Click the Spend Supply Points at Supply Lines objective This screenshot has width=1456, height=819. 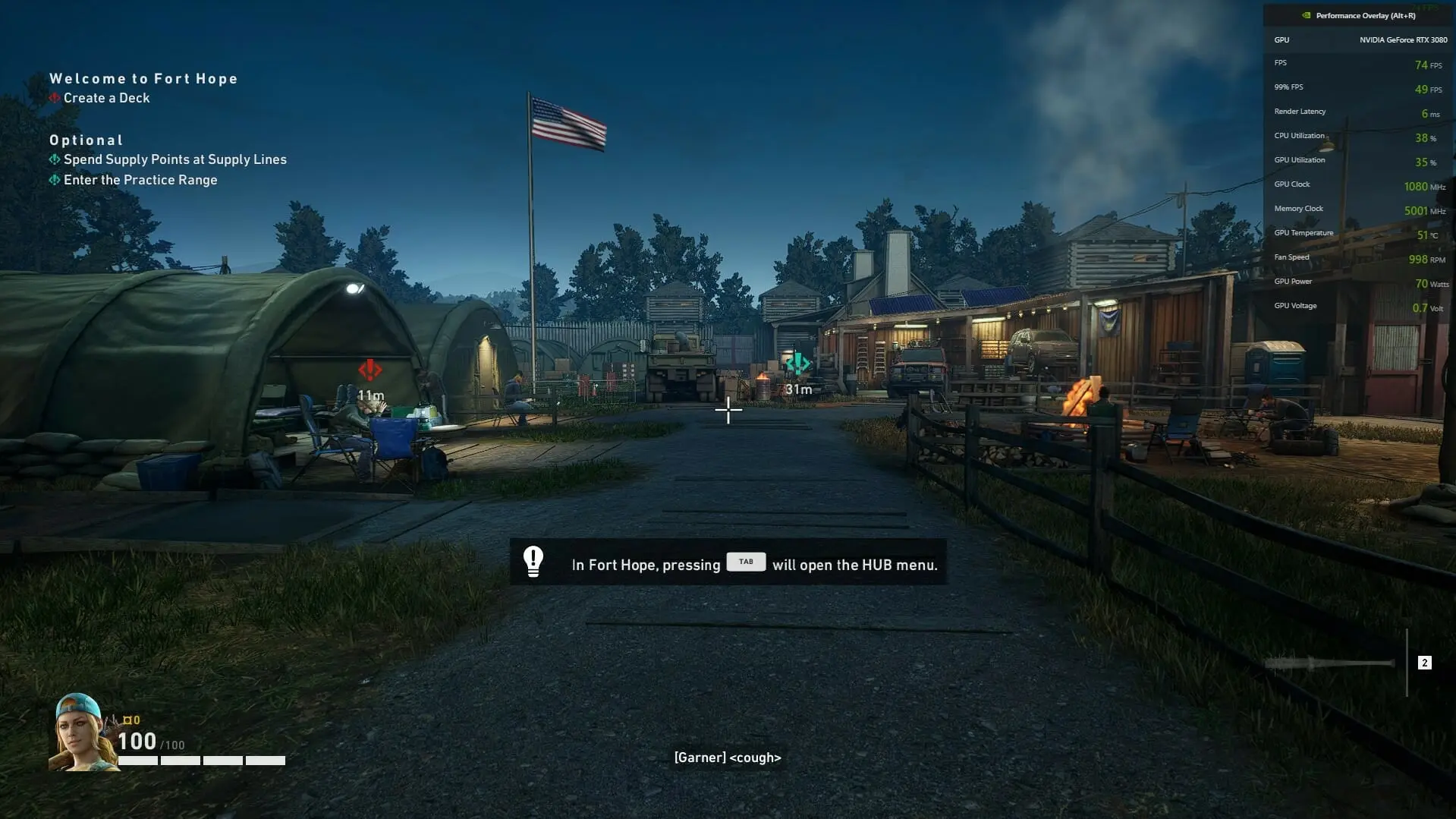(176, 159)
